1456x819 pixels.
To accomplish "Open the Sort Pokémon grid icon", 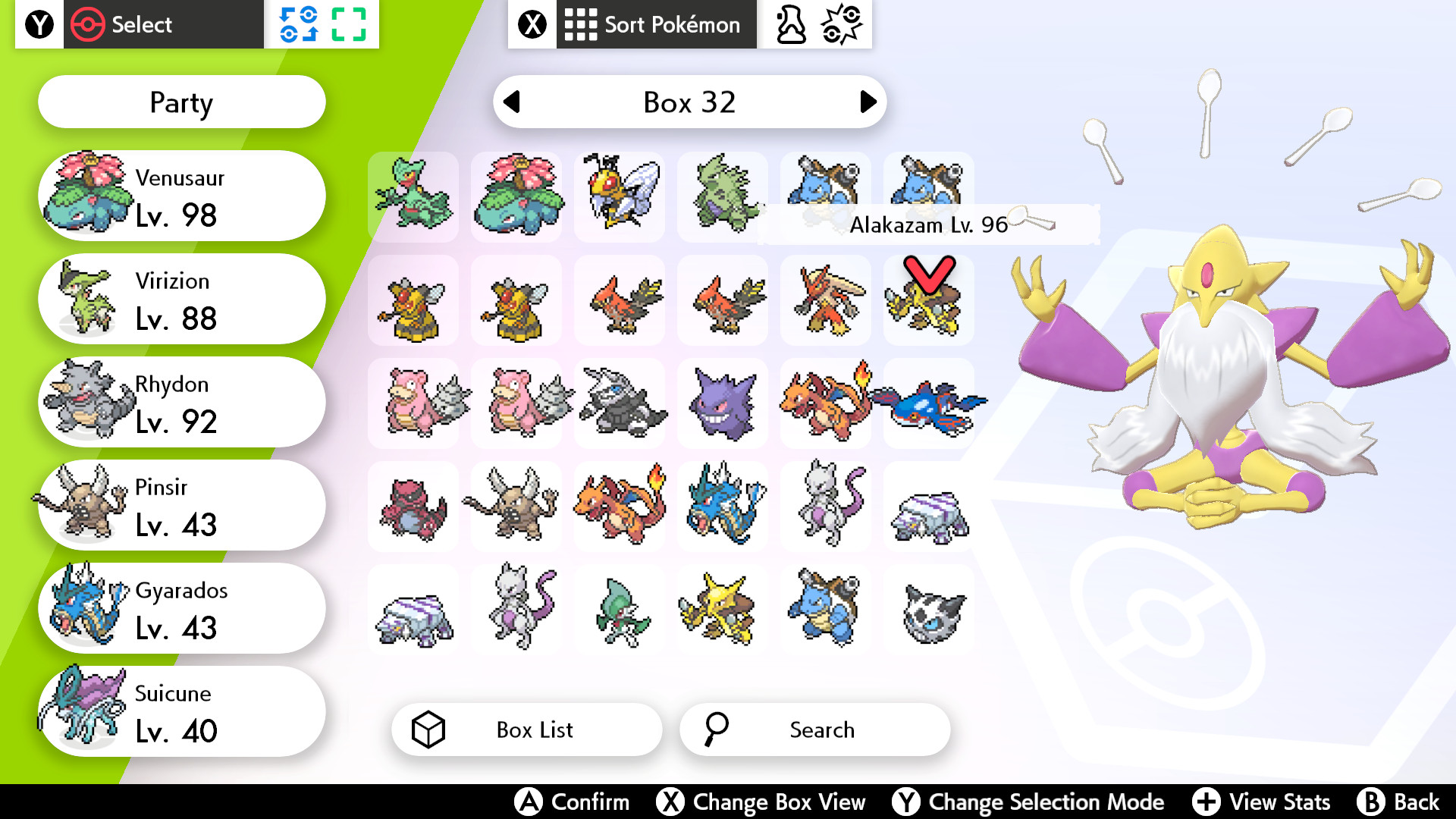I will click(581, 24).
